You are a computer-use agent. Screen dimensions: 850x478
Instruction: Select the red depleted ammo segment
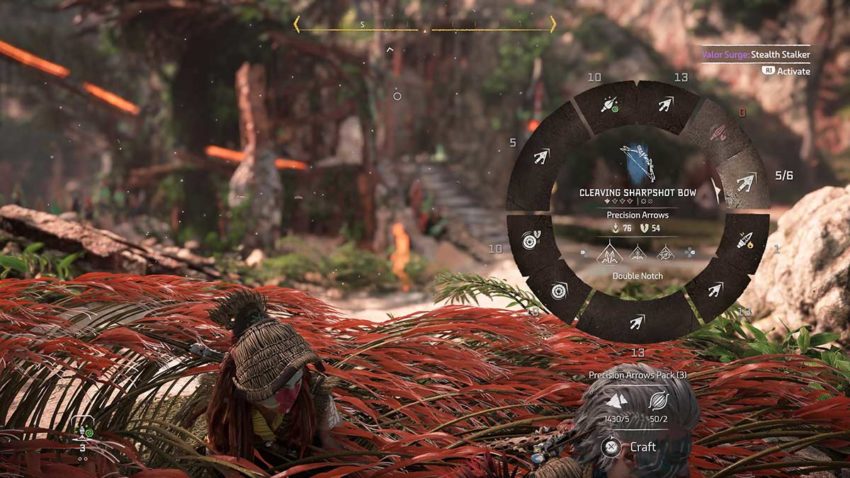coord(719,131)
